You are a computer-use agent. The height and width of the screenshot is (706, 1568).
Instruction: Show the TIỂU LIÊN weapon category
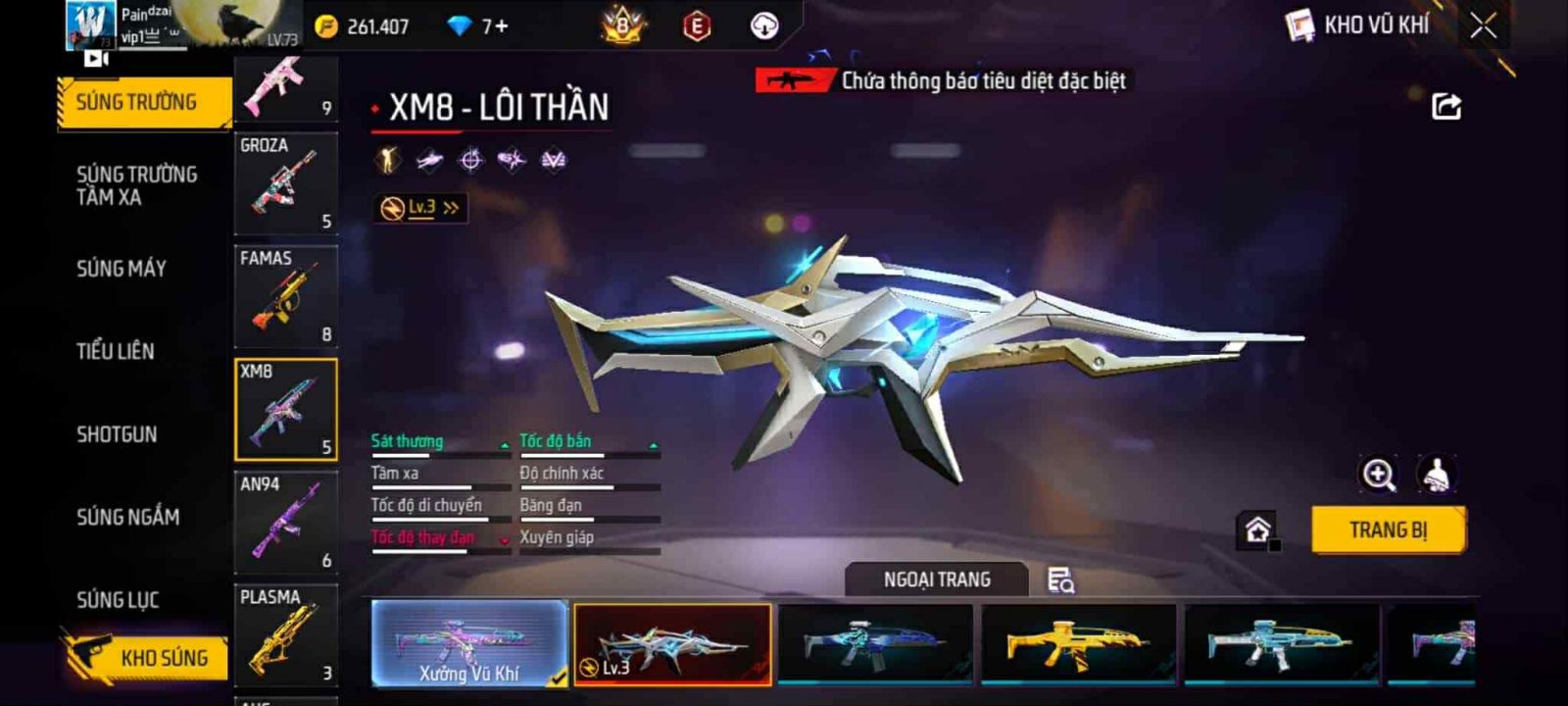[116, 351]
